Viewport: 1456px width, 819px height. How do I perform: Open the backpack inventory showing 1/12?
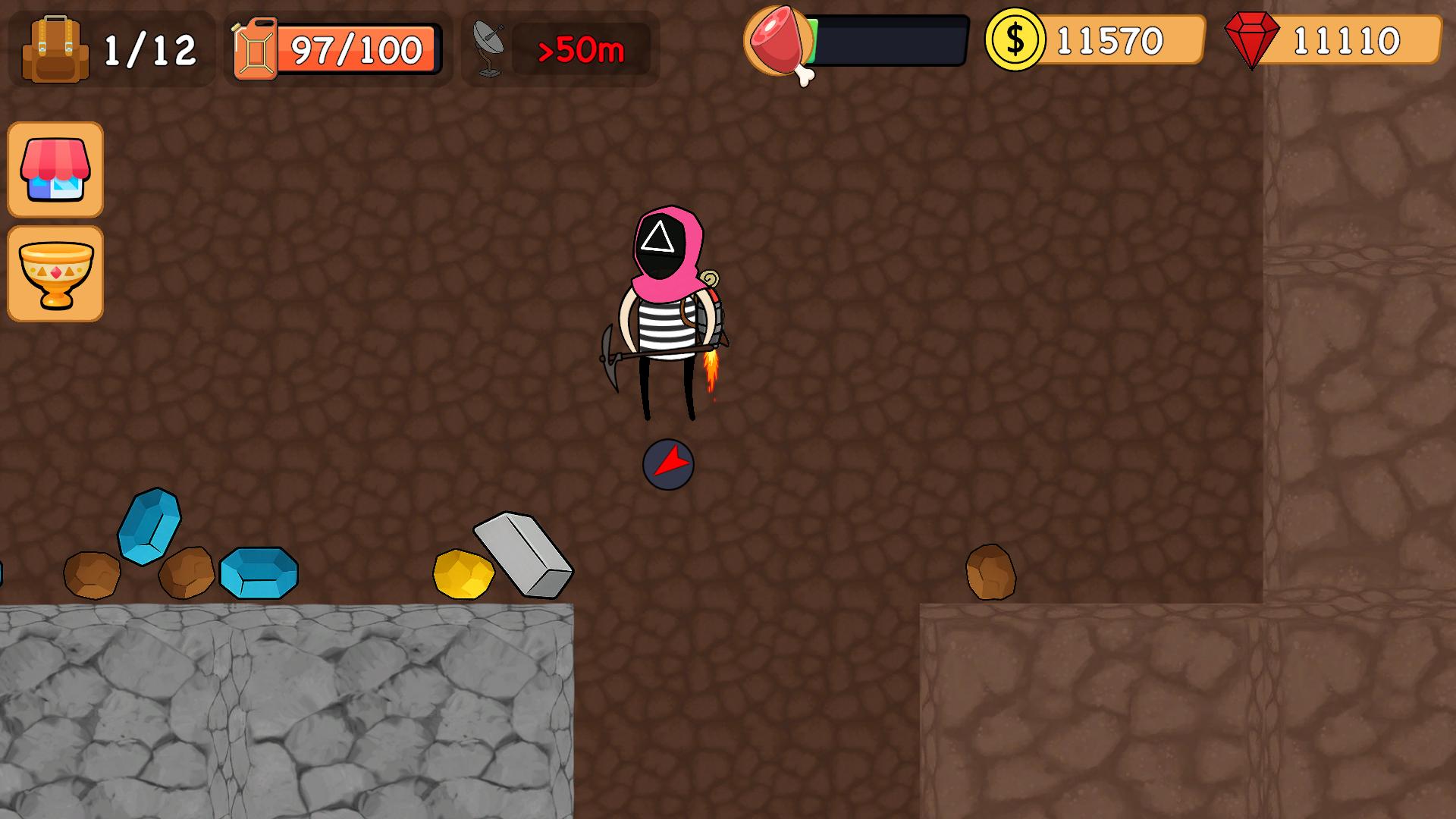(x=53, y=47)
